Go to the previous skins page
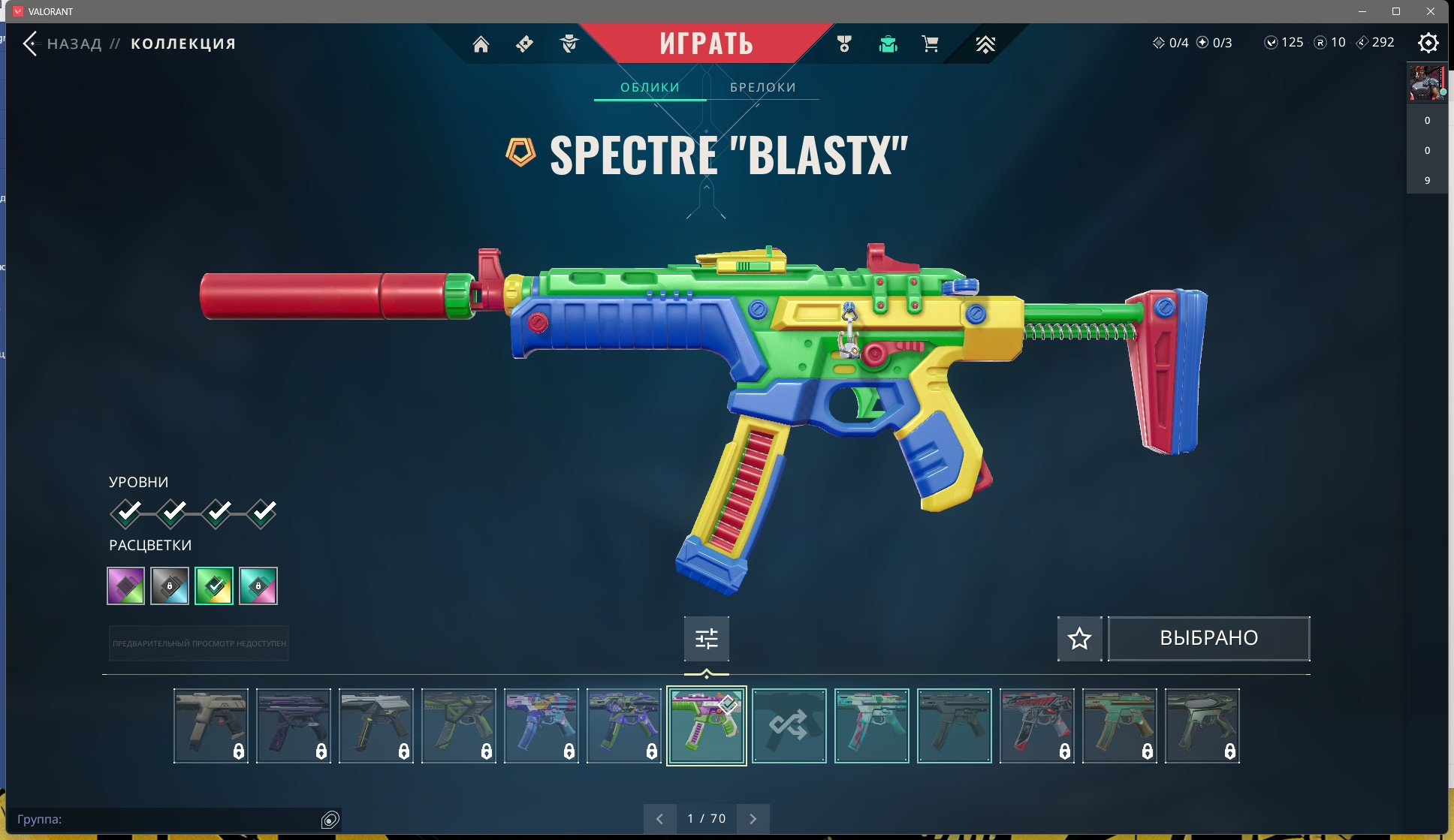Viewport: 1454px width, 840px height. pos(659,818)
